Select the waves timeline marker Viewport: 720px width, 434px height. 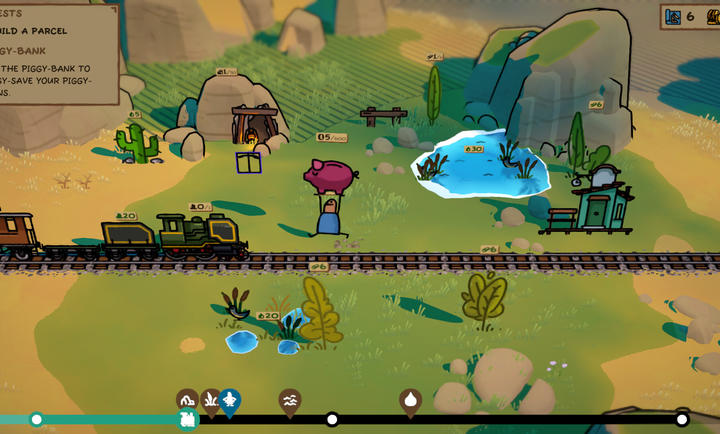290,400
